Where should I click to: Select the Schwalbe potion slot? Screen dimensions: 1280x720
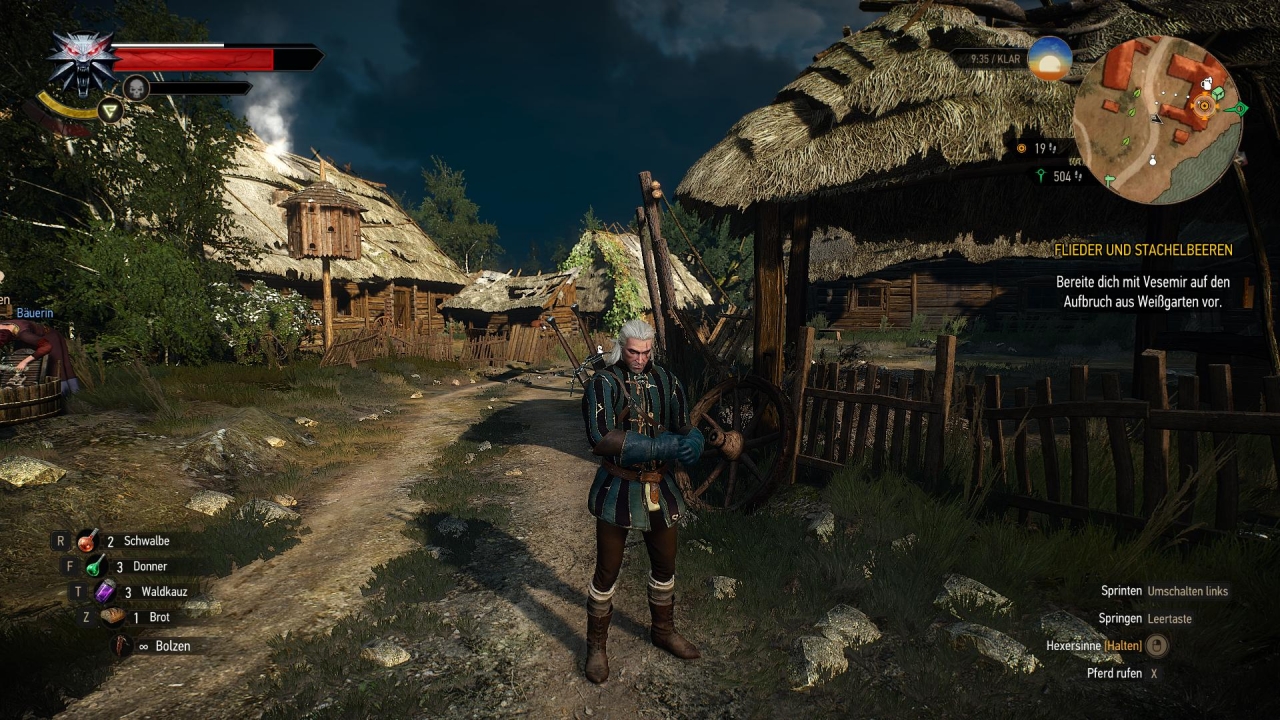point(88,541)
